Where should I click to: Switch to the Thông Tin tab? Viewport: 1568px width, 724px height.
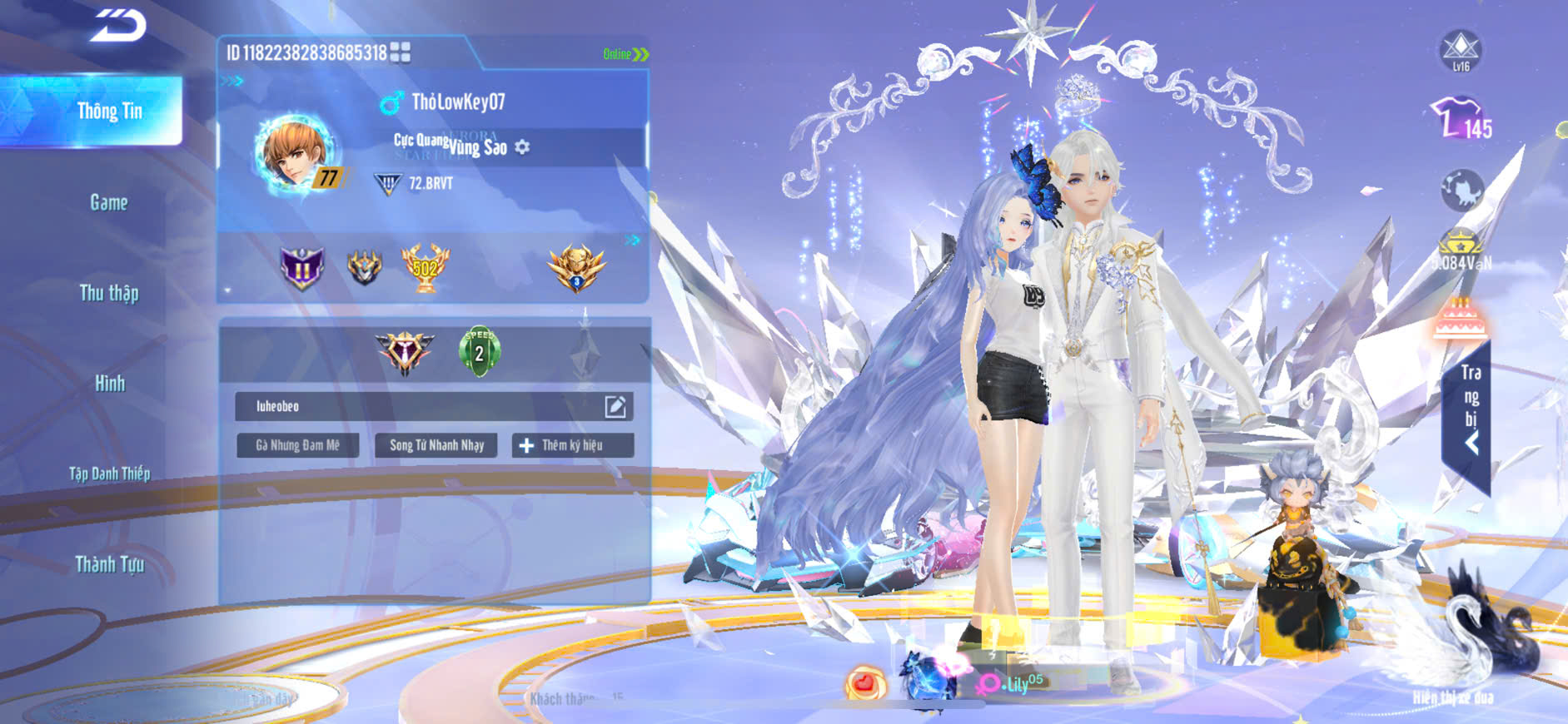[x=109, y=111]
